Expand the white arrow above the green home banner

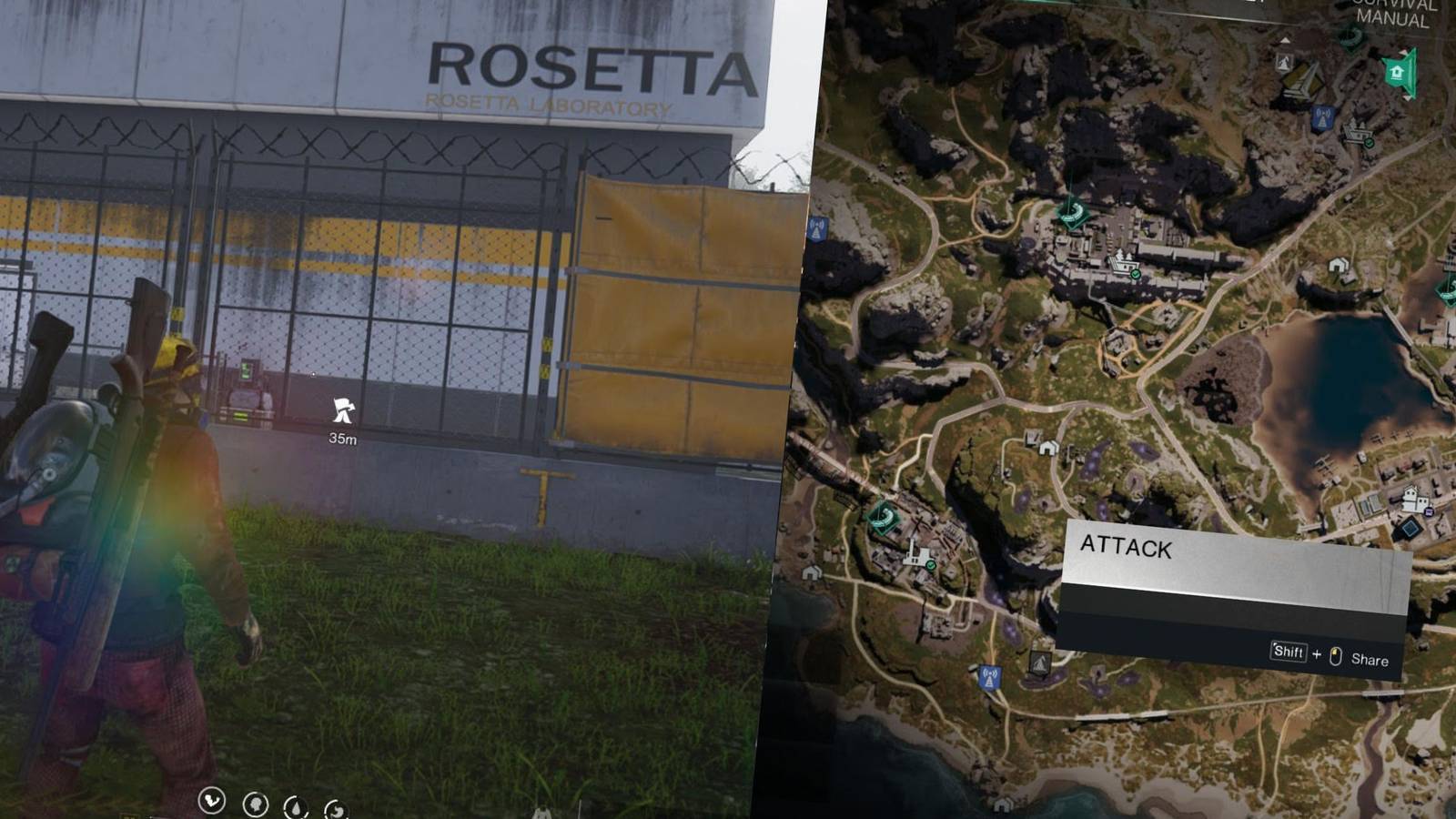[x=1404, y=52]
